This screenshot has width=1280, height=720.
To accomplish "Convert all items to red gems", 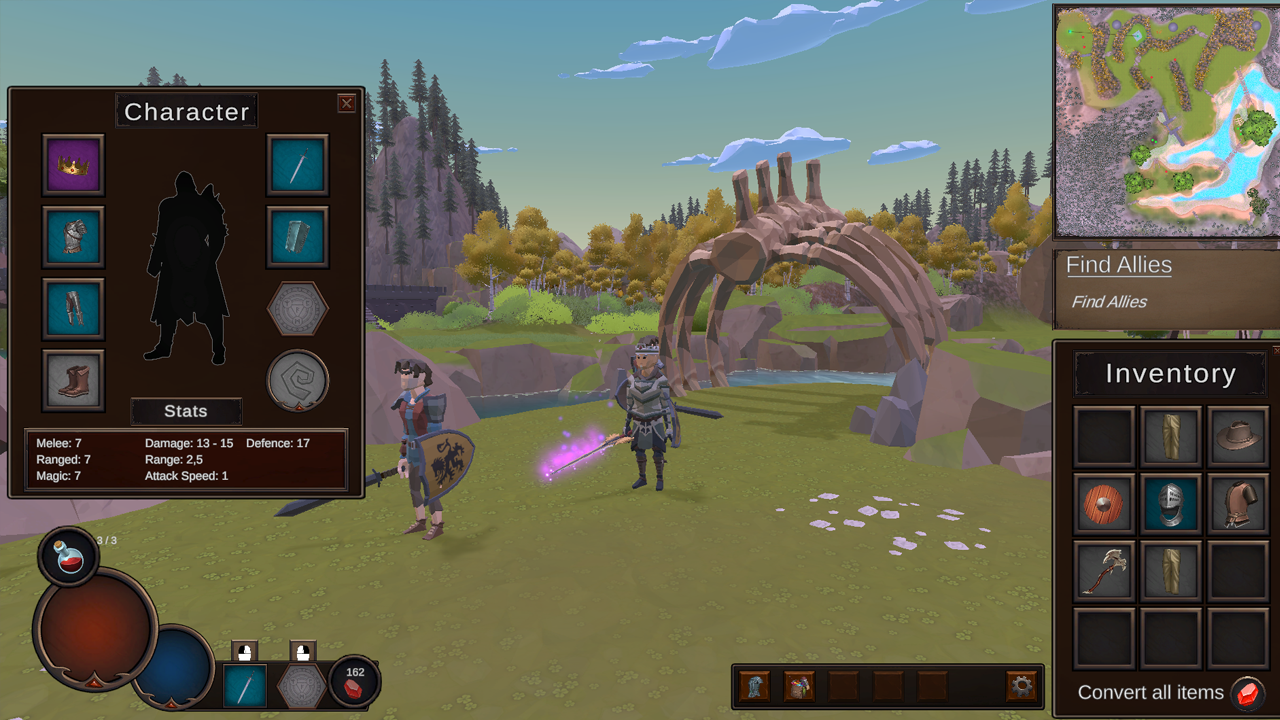I will [1246, 693].
